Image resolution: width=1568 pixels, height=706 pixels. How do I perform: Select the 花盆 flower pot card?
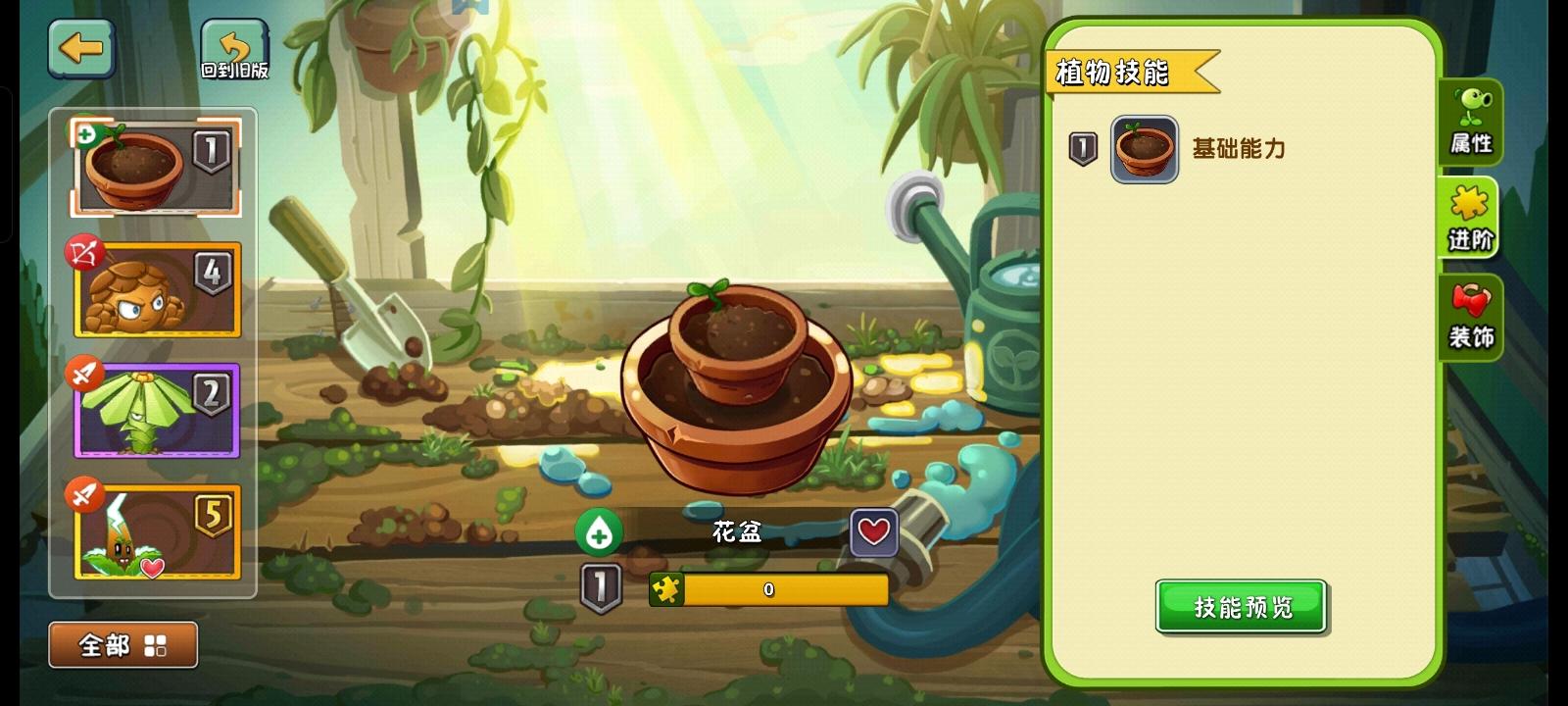tap(155, 167)
